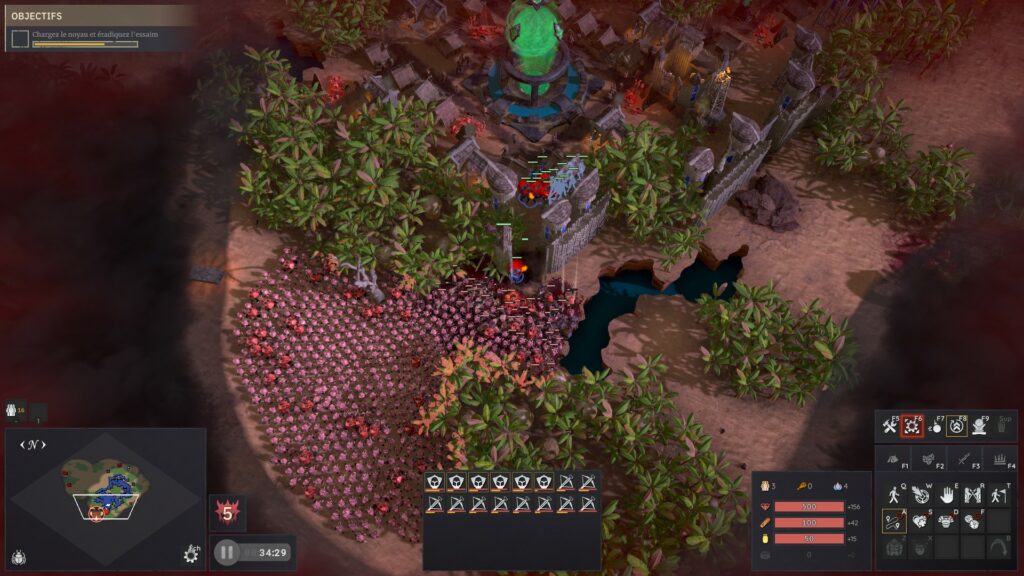Select the army unit count icon
The height and width of the screenshot is (576, 1024).
click(x=15, y=410)
